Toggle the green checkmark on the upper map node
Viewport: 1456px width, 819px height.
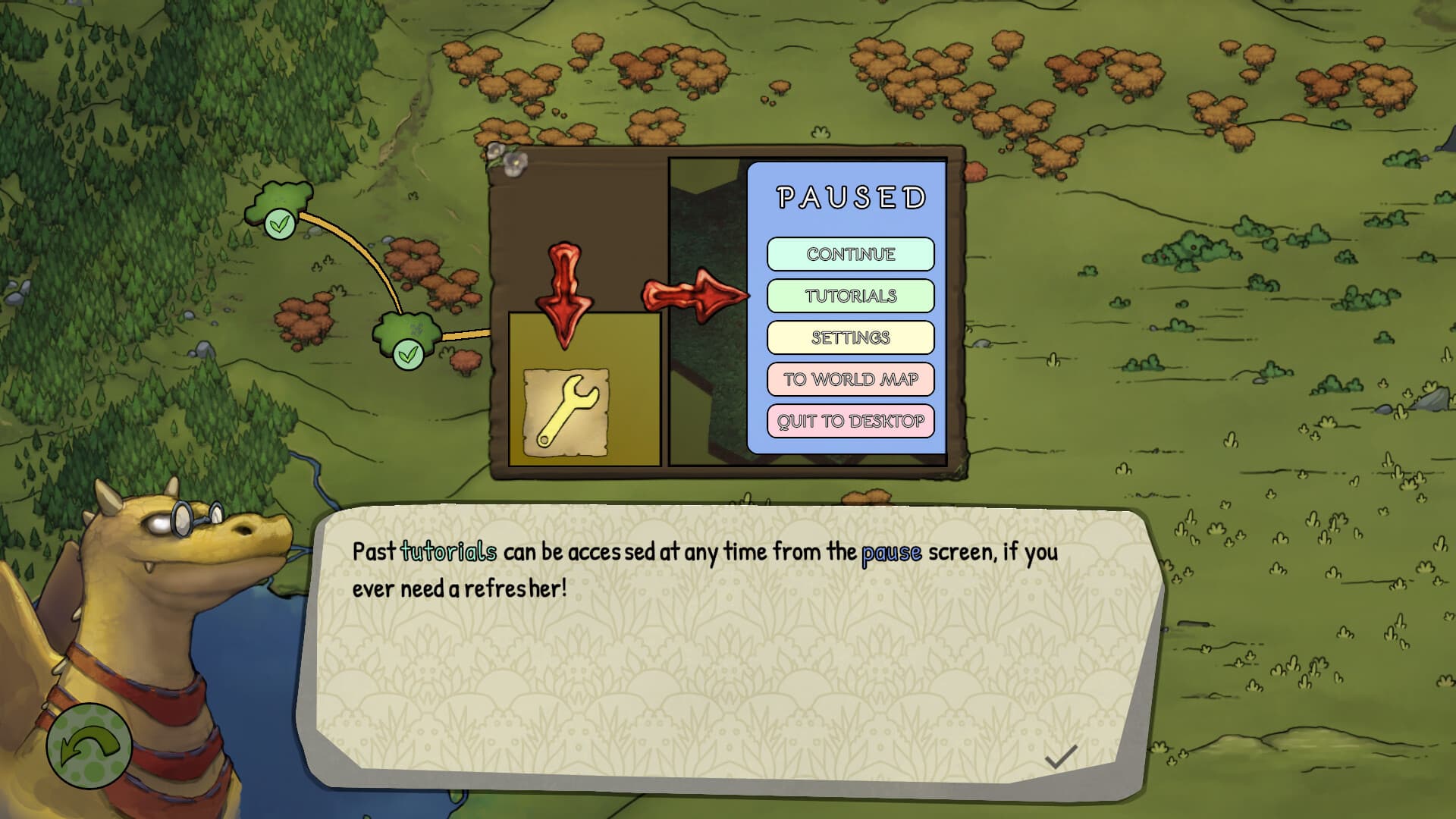pyautogui.click(x=280, y=224)
